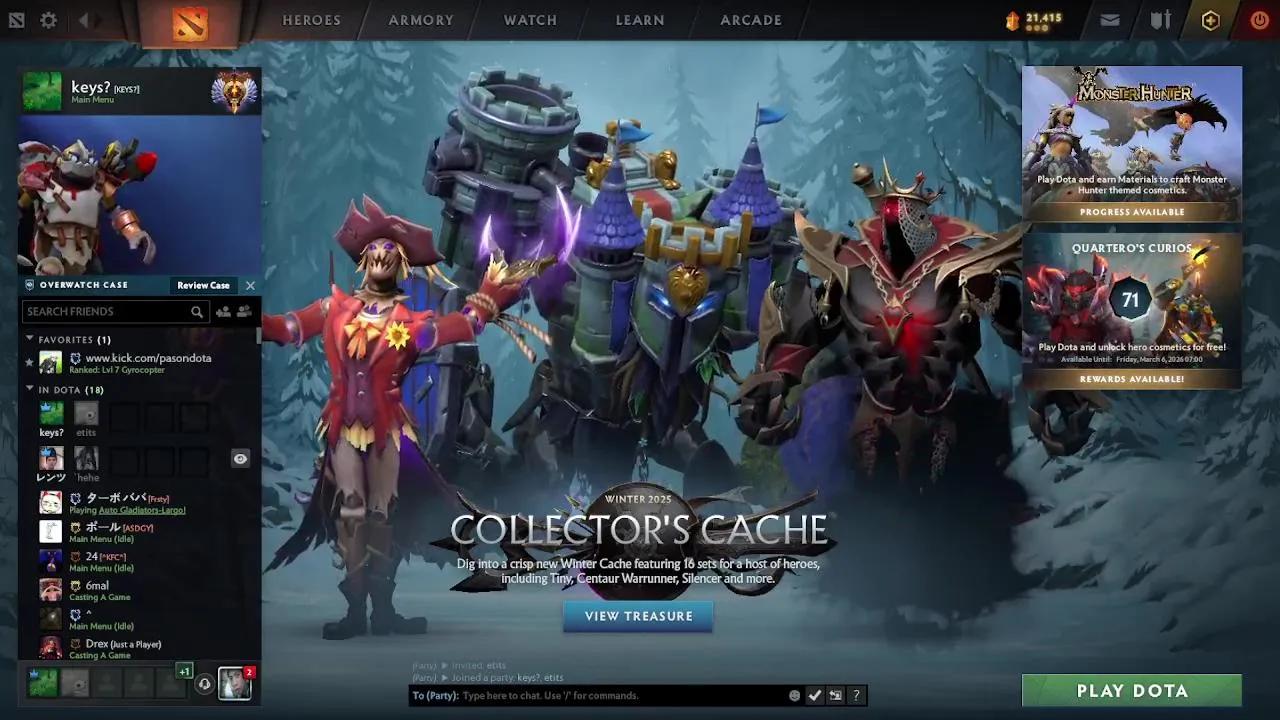Toggle spectate eye next to レンツ's party
Screen dimensions: 1280x720
240,459
